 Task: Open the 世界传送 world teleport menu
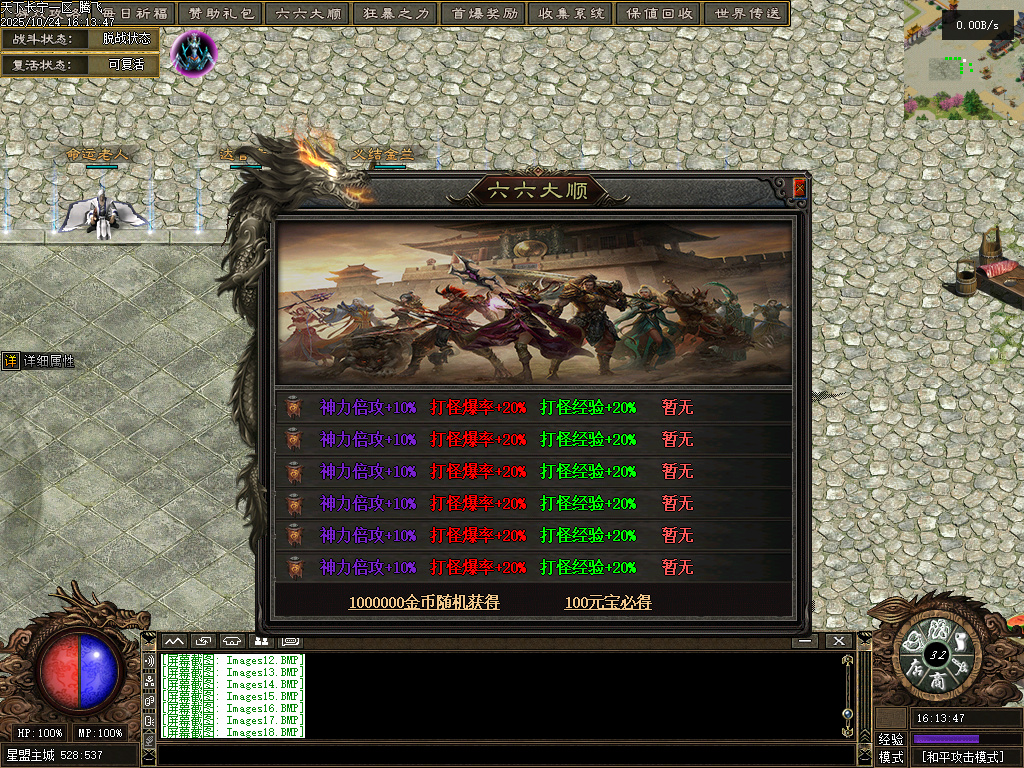pos(746,14)
